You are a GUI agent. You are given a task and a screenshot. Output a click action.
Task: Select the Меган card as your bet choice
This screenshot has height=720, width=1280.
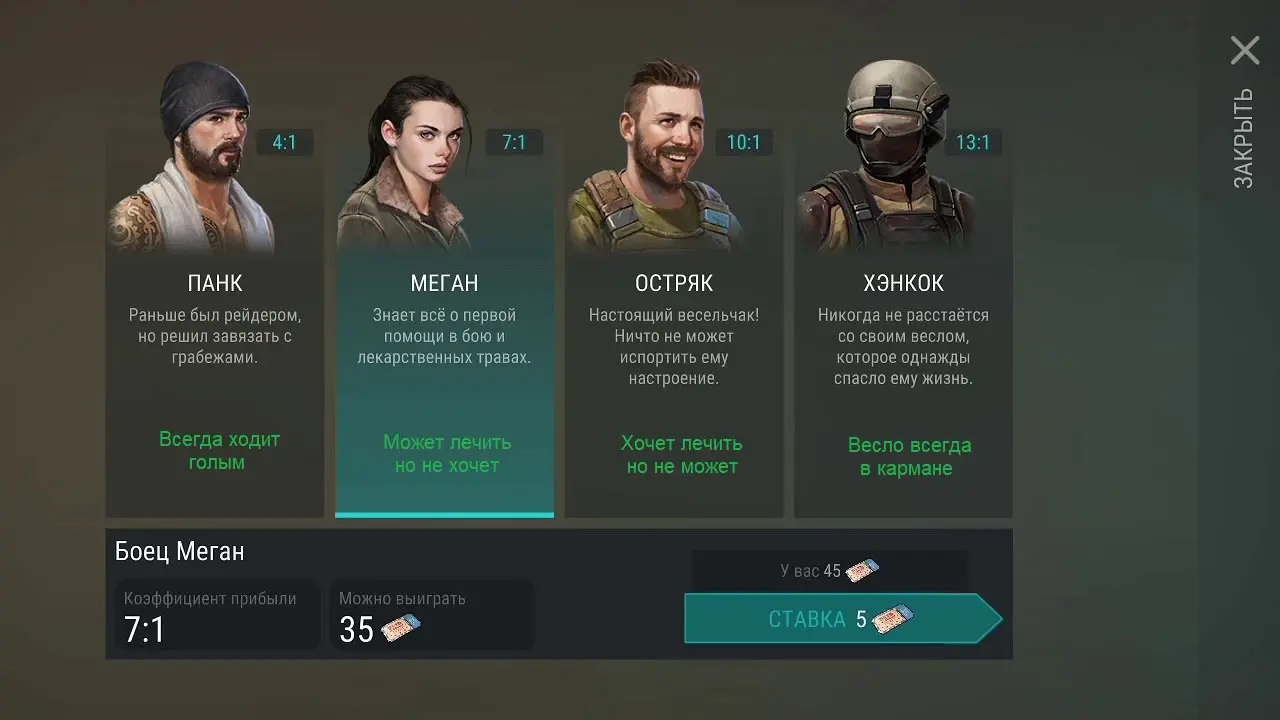click(x=444, y=350)
